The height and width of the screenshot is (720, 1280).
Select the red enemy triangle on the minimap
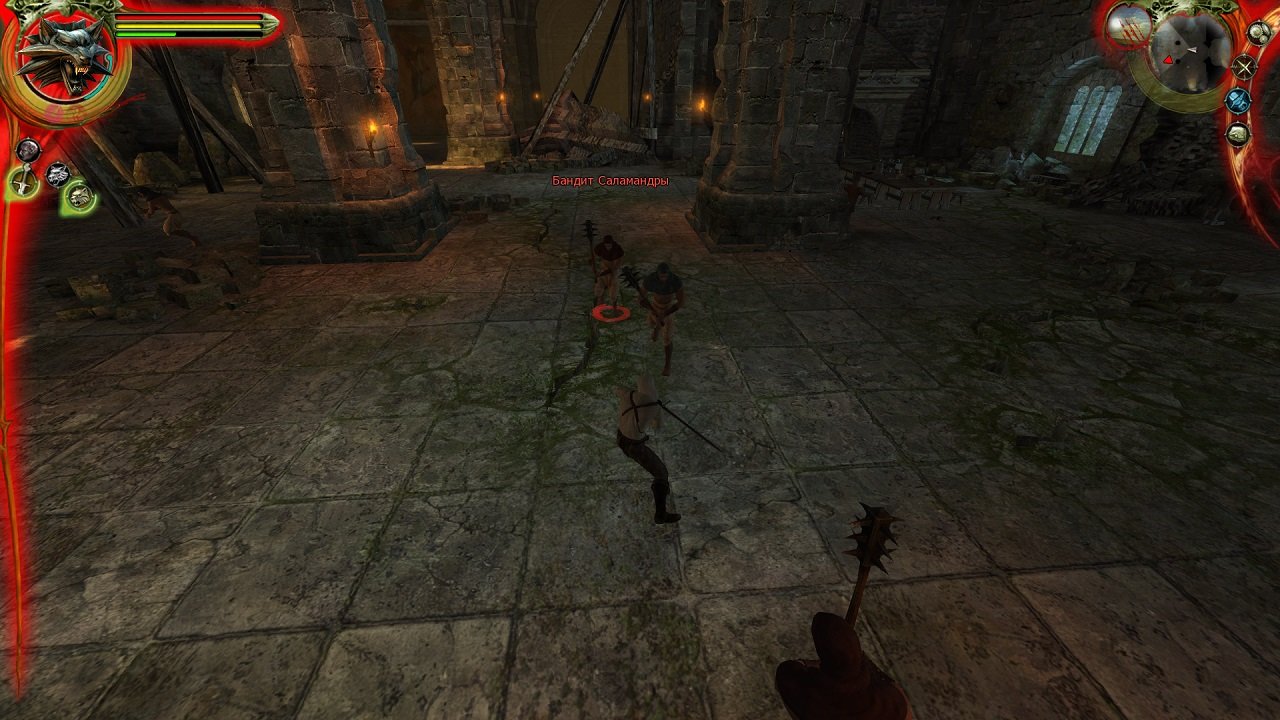point(1169,60)
